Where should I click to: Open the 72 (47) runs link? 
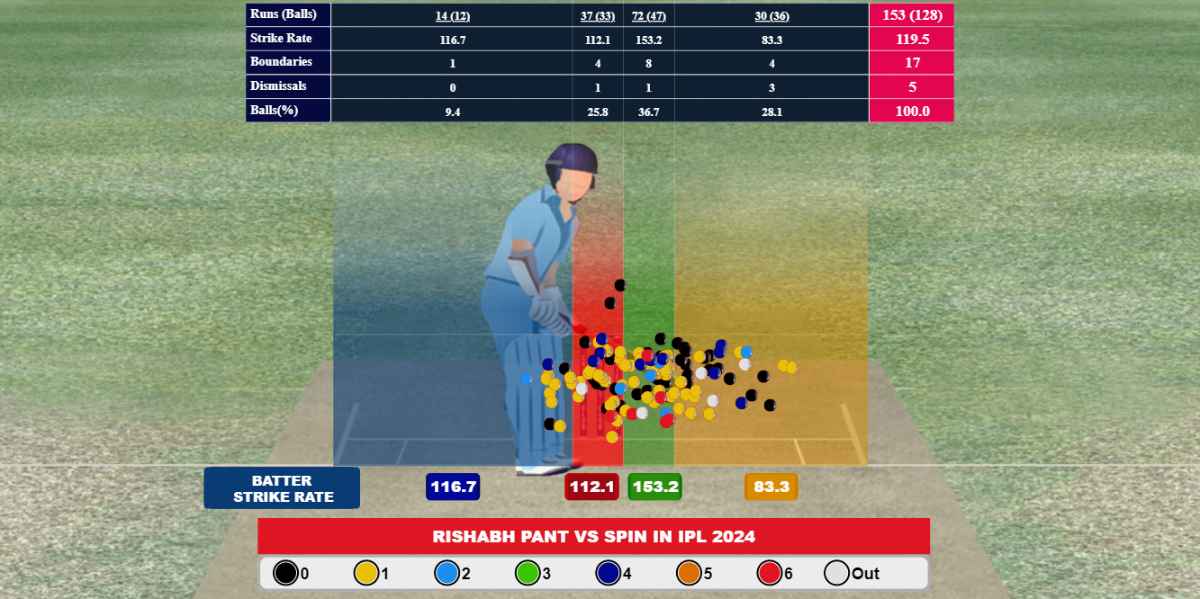point(649,15)
